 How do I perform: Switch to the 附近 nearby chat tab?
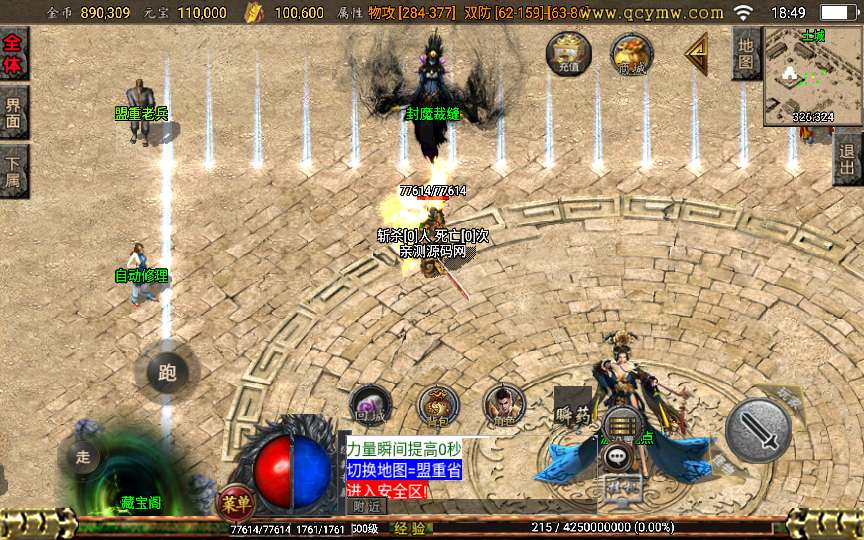[368, 507]
